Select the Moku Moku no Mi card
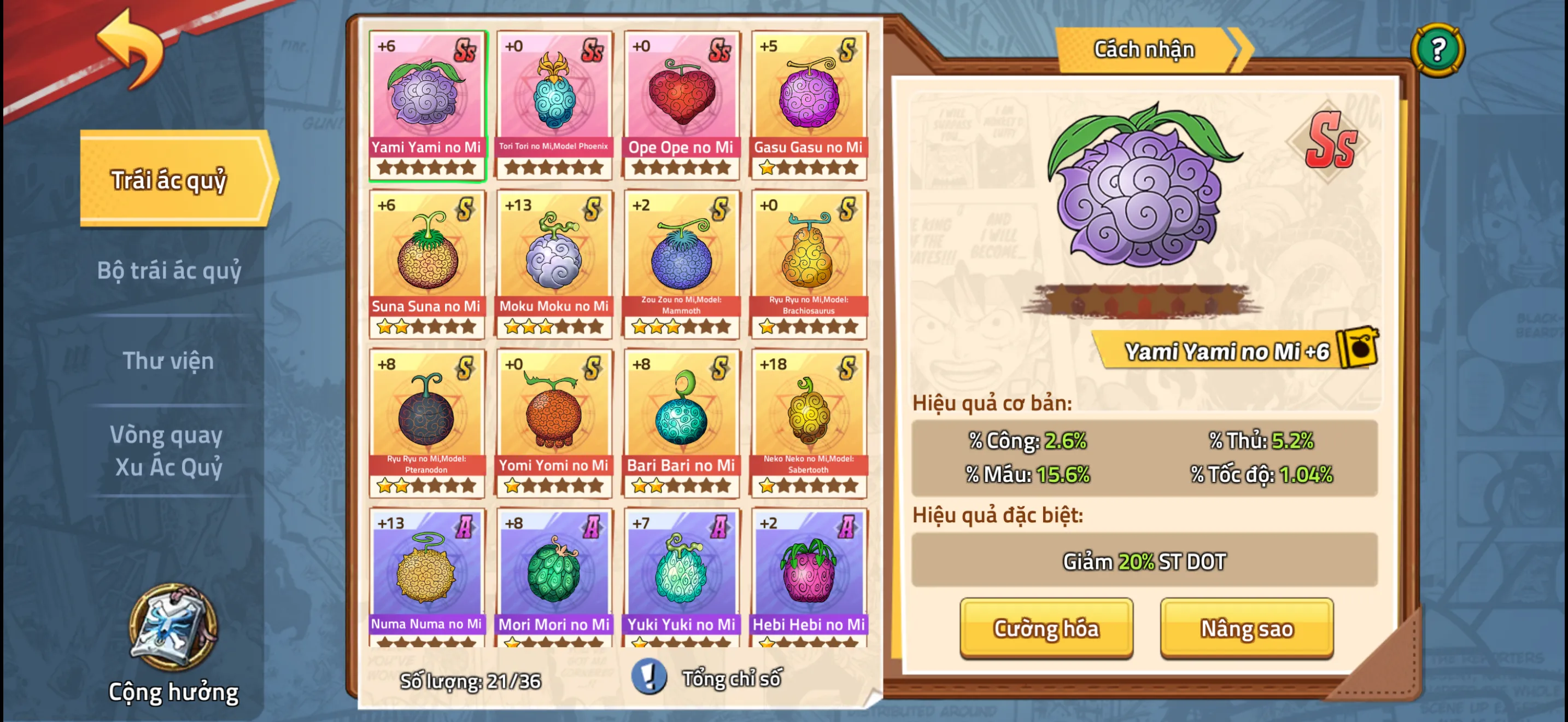The height and width of the screenshot is (722, 1568). (x=554, y=264)
